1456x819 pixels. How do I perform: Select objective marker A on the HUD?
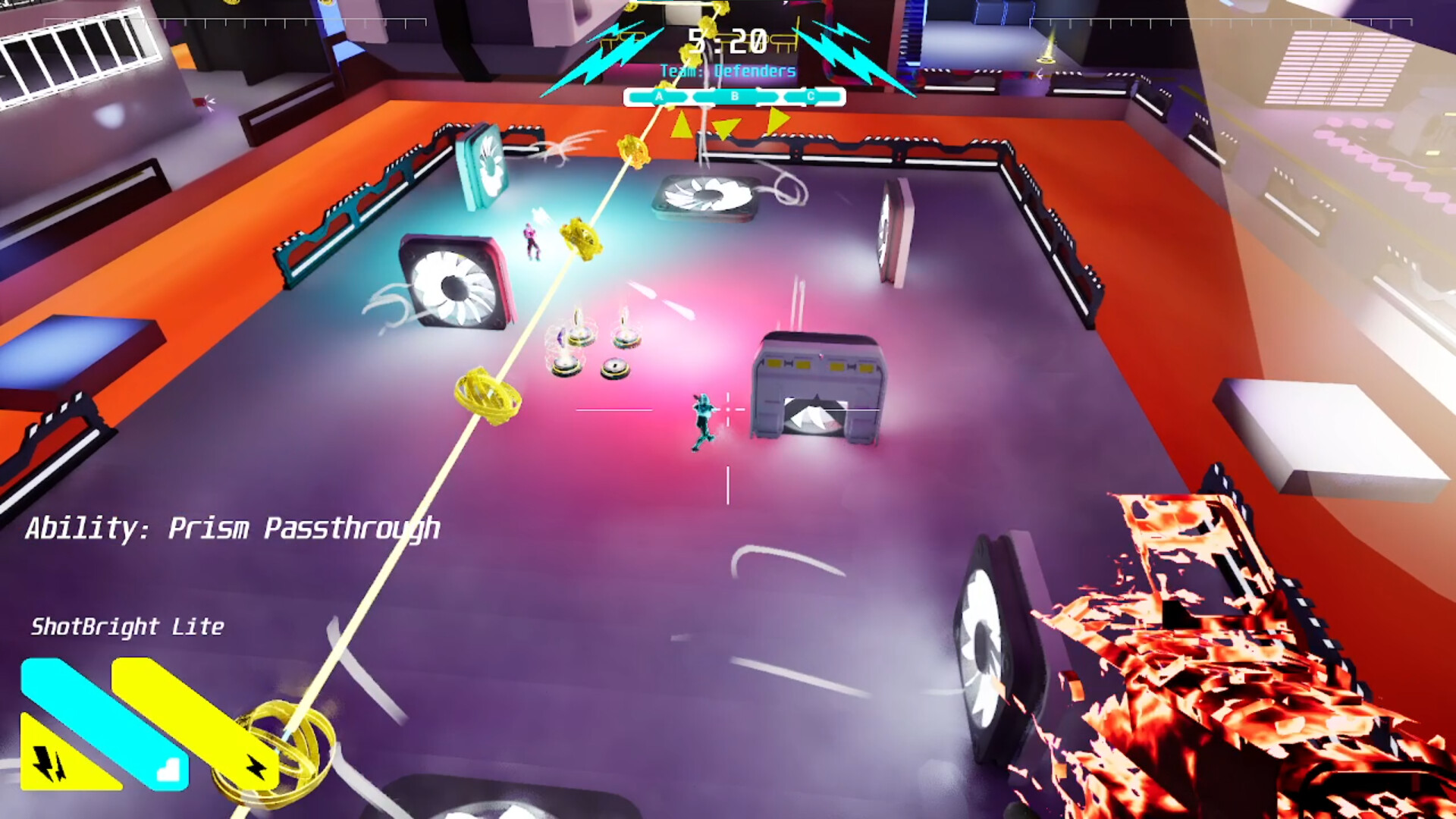[x=659, y=96]
